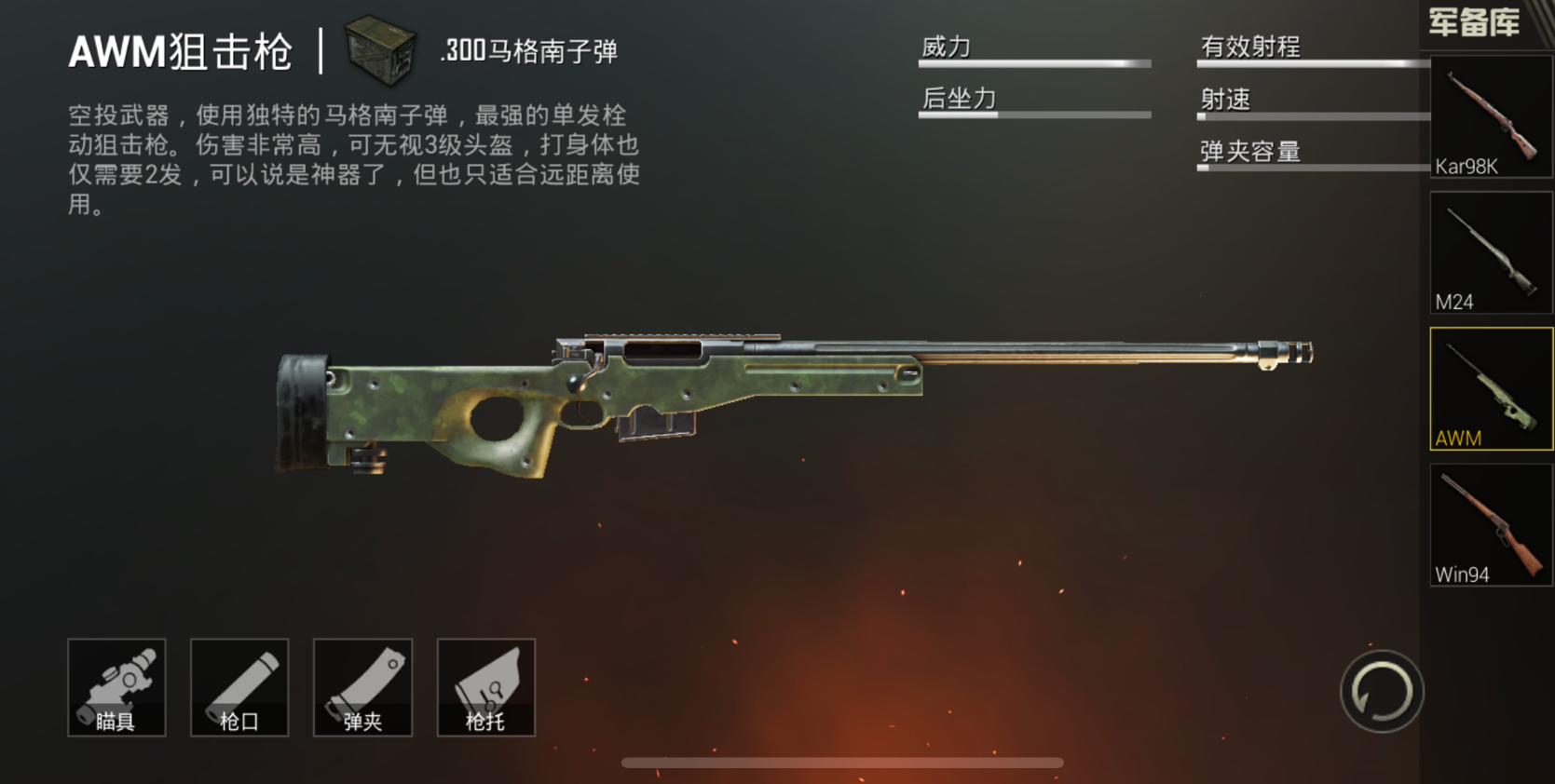Open the 瞄具 scope attachment slot
Viewport: 1555px width, 784px height.
pos(116,687)
